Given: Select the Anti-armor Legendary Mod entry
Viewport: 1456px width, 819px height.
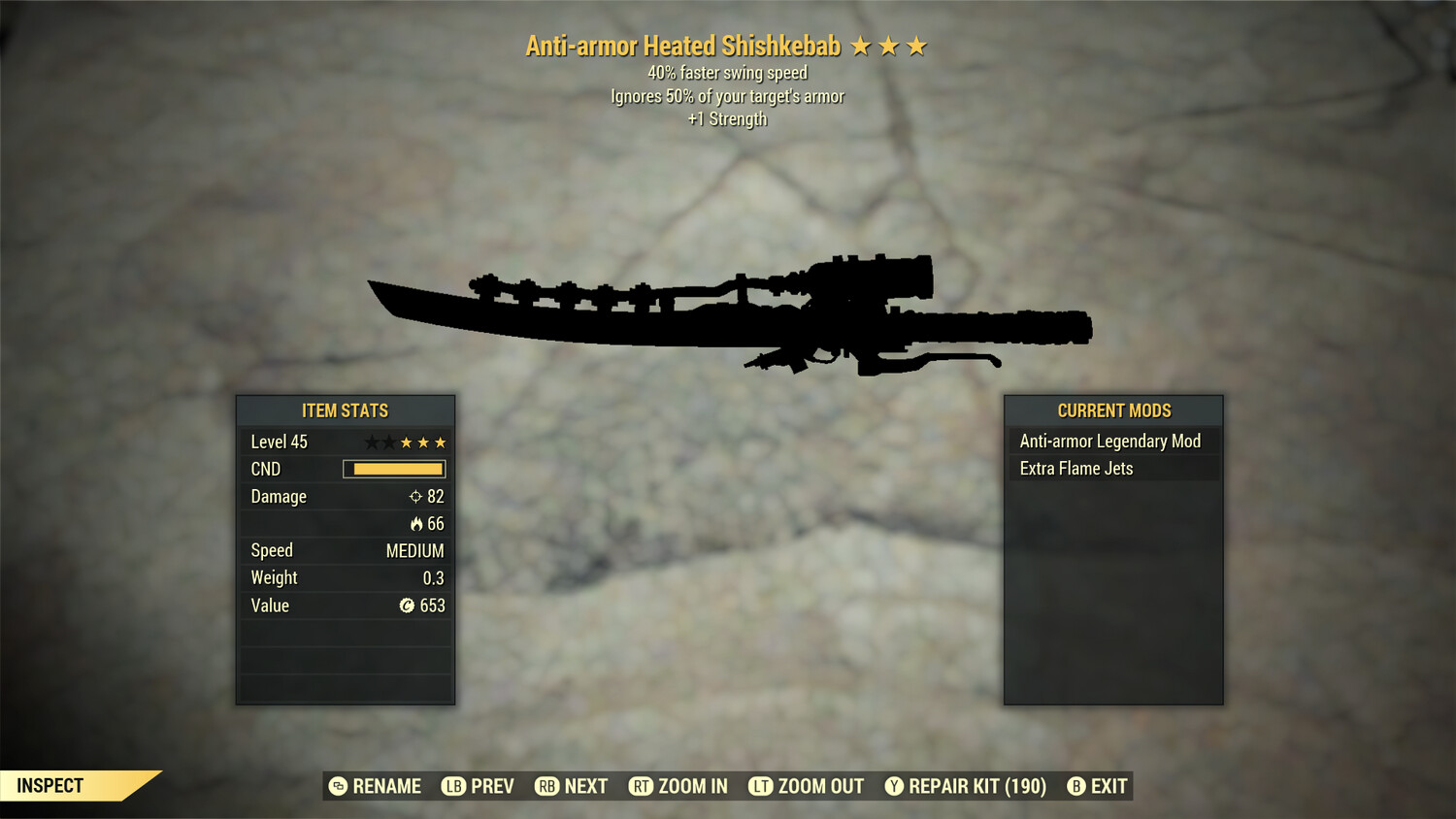Looking at the screenshot, I should [x=1109, y=441].
